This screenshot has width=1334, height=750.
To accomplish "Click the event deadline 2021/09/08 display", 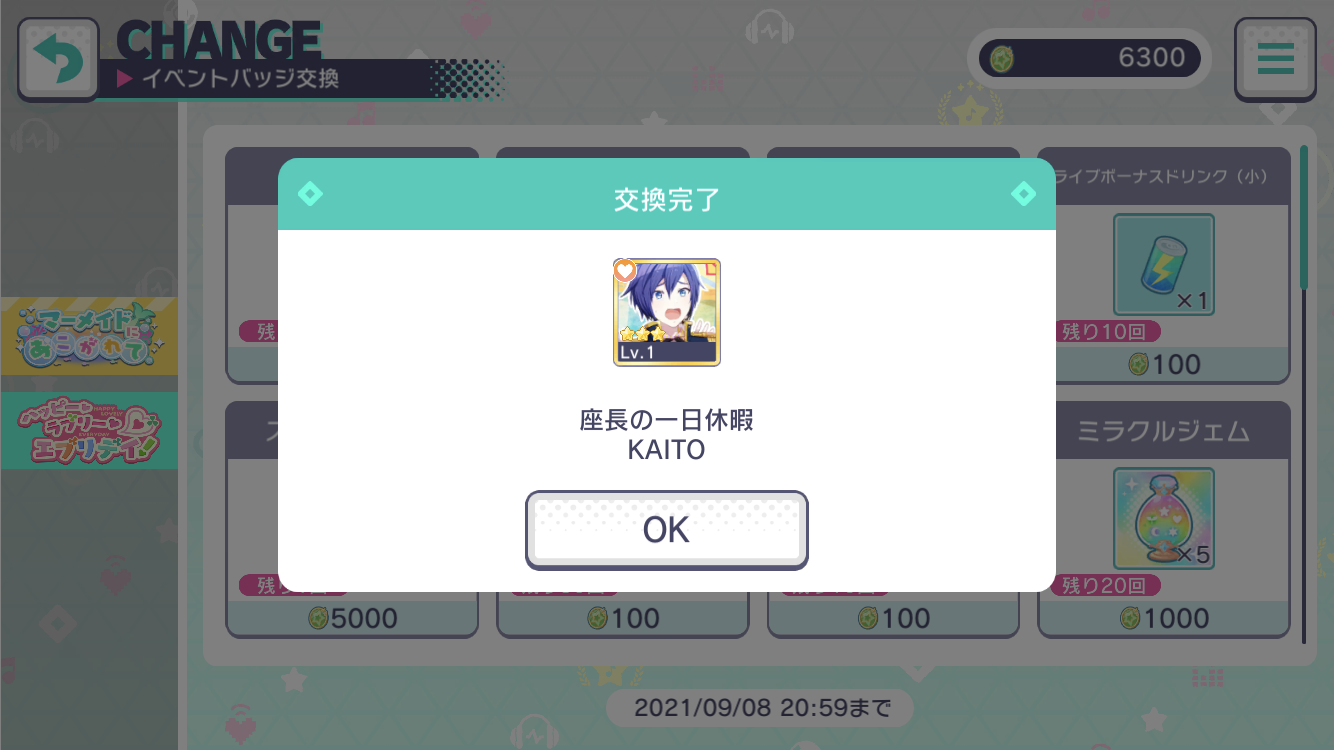I will 760,707.
